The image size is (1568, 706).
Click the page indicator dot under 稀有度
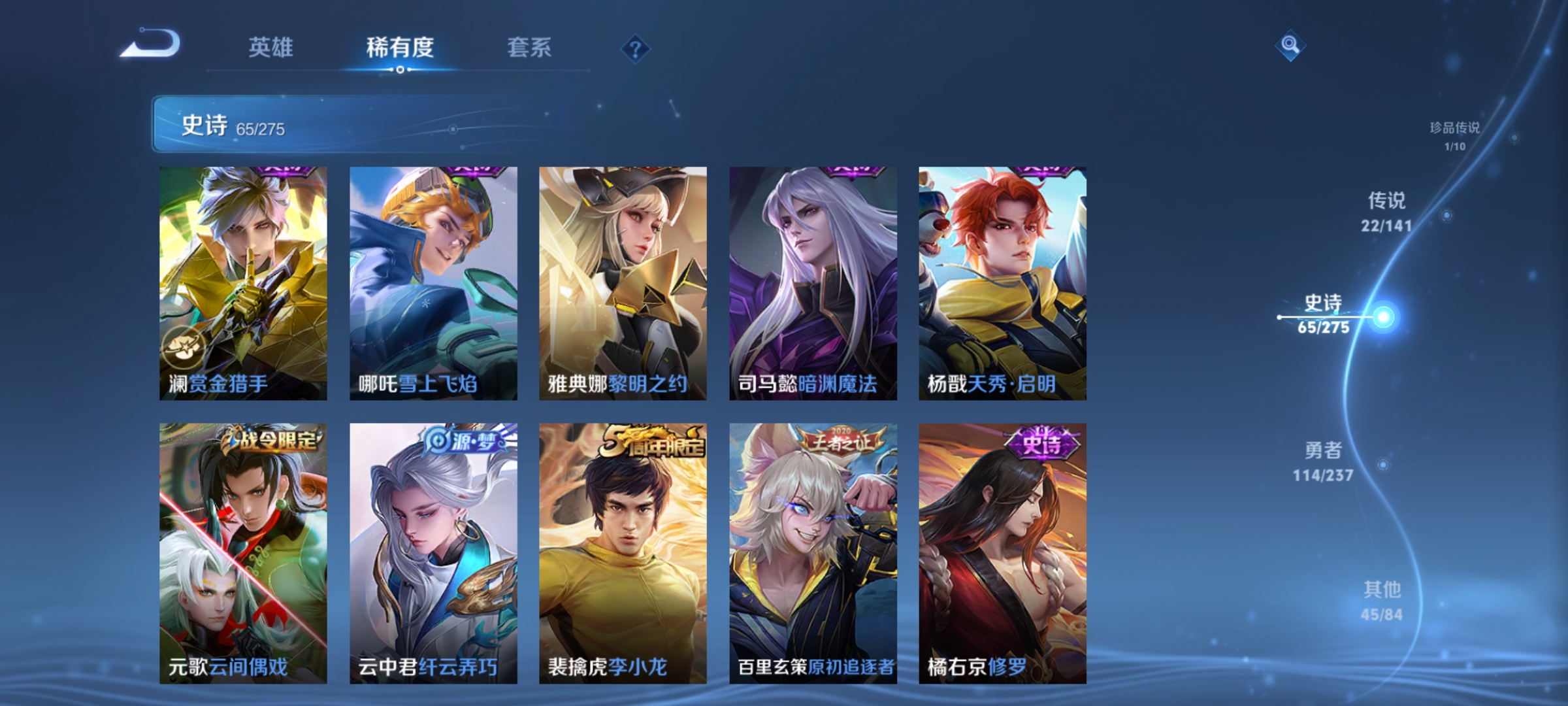(401, 70)
